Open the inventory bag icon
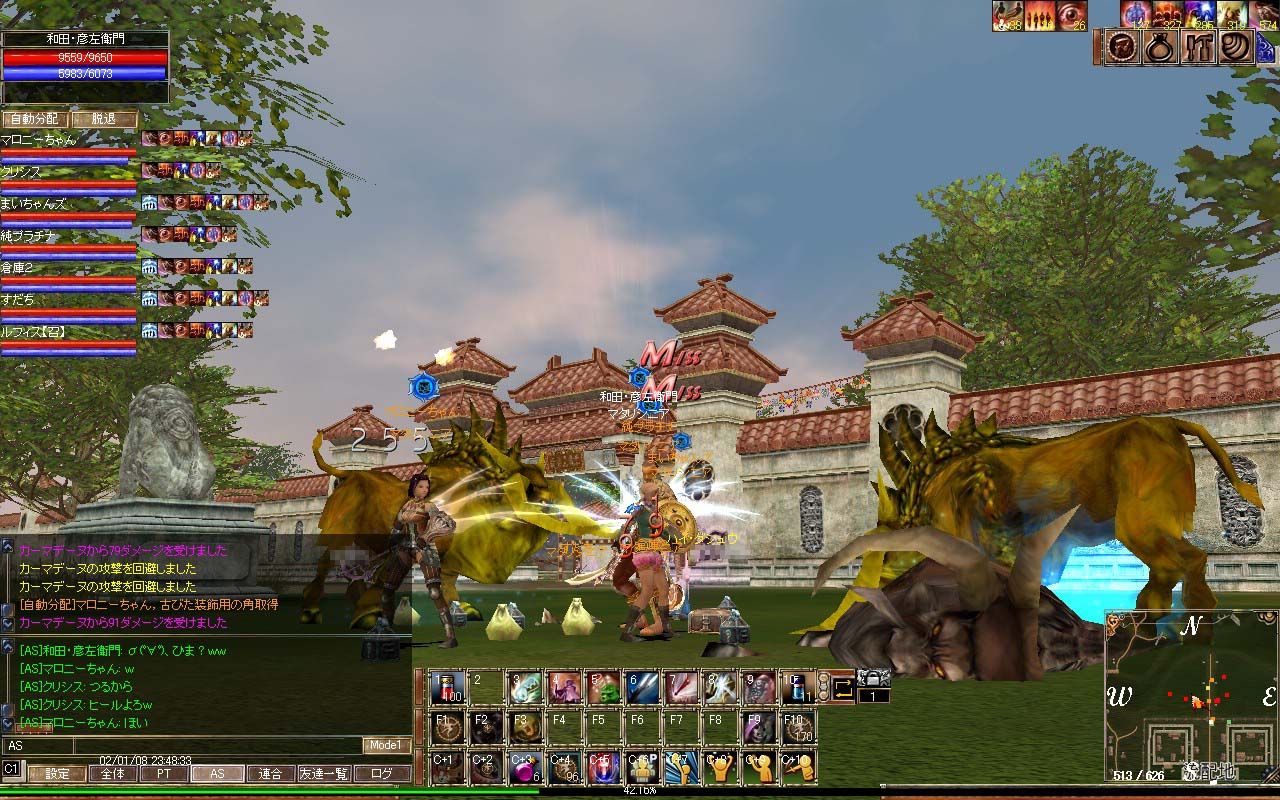Viewport: 1280px width, 800px height. click(1161, 46)
